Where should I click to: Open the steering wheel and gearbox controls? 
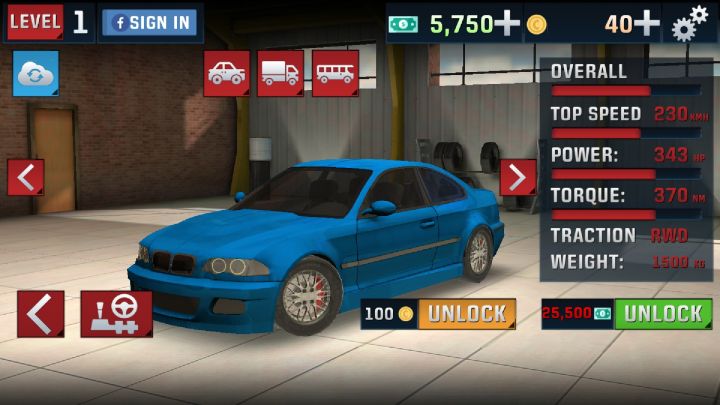click(x=116, y=314)
